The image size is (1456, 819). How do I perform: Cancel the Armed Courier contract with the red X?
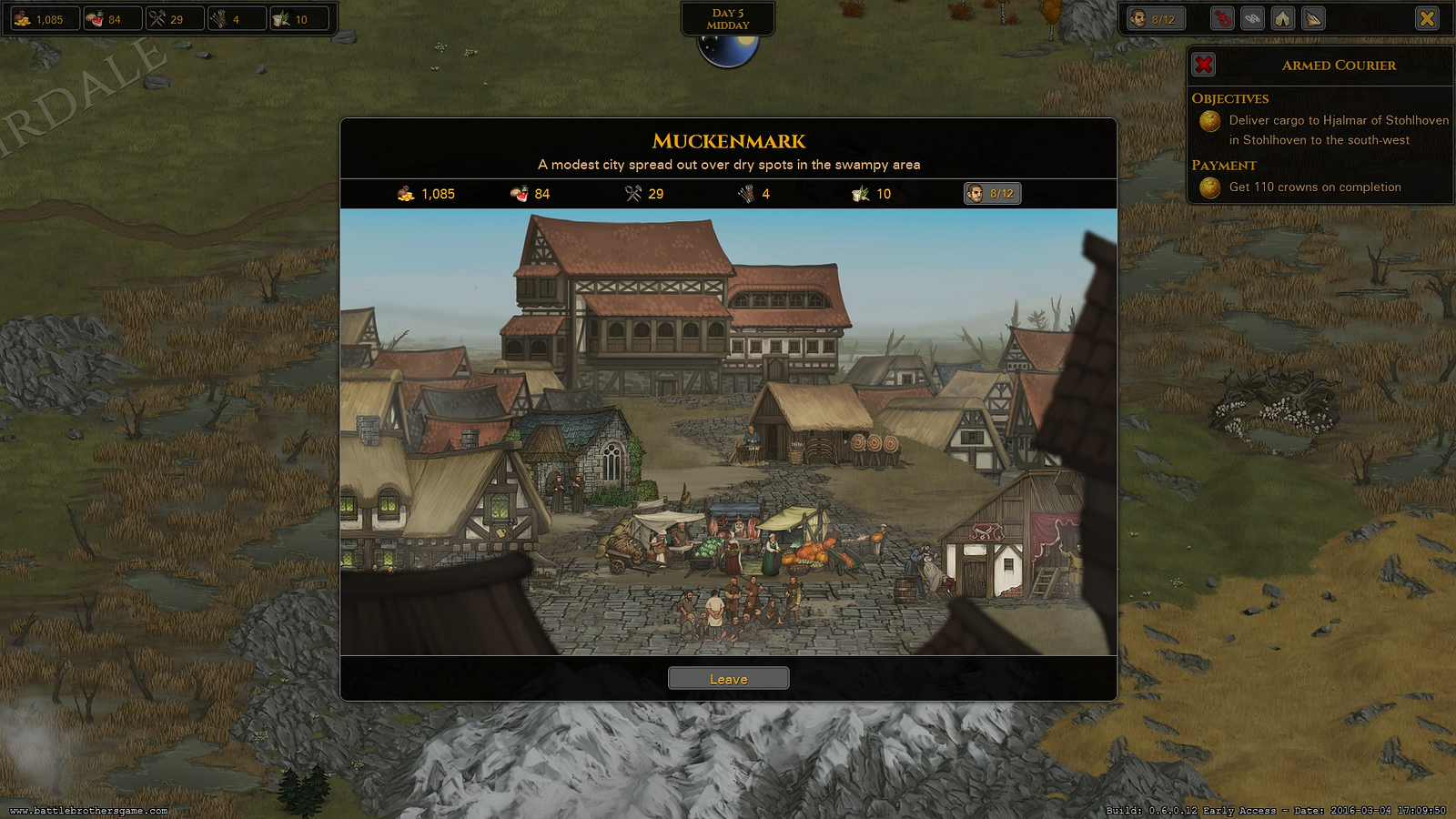1204,65
